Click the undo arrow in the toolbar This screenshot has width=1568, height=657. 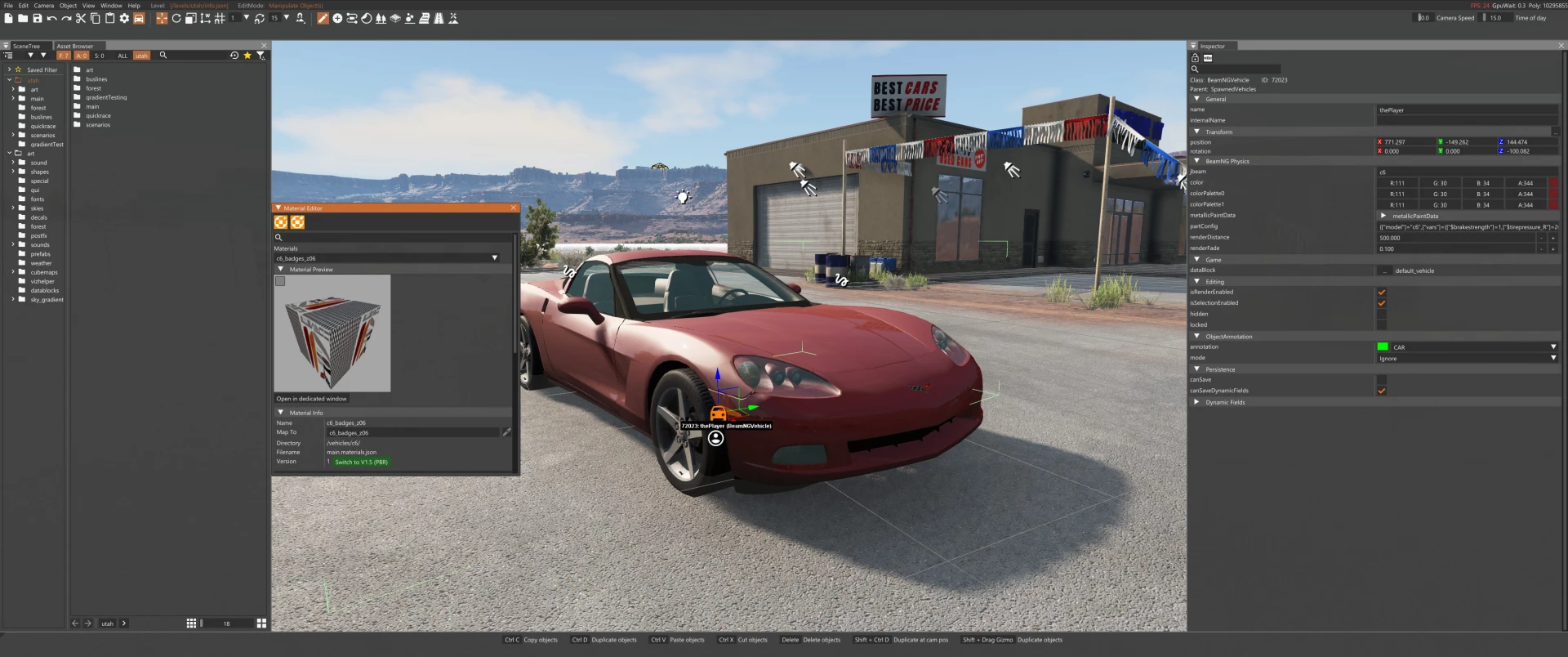click(52, 18)
